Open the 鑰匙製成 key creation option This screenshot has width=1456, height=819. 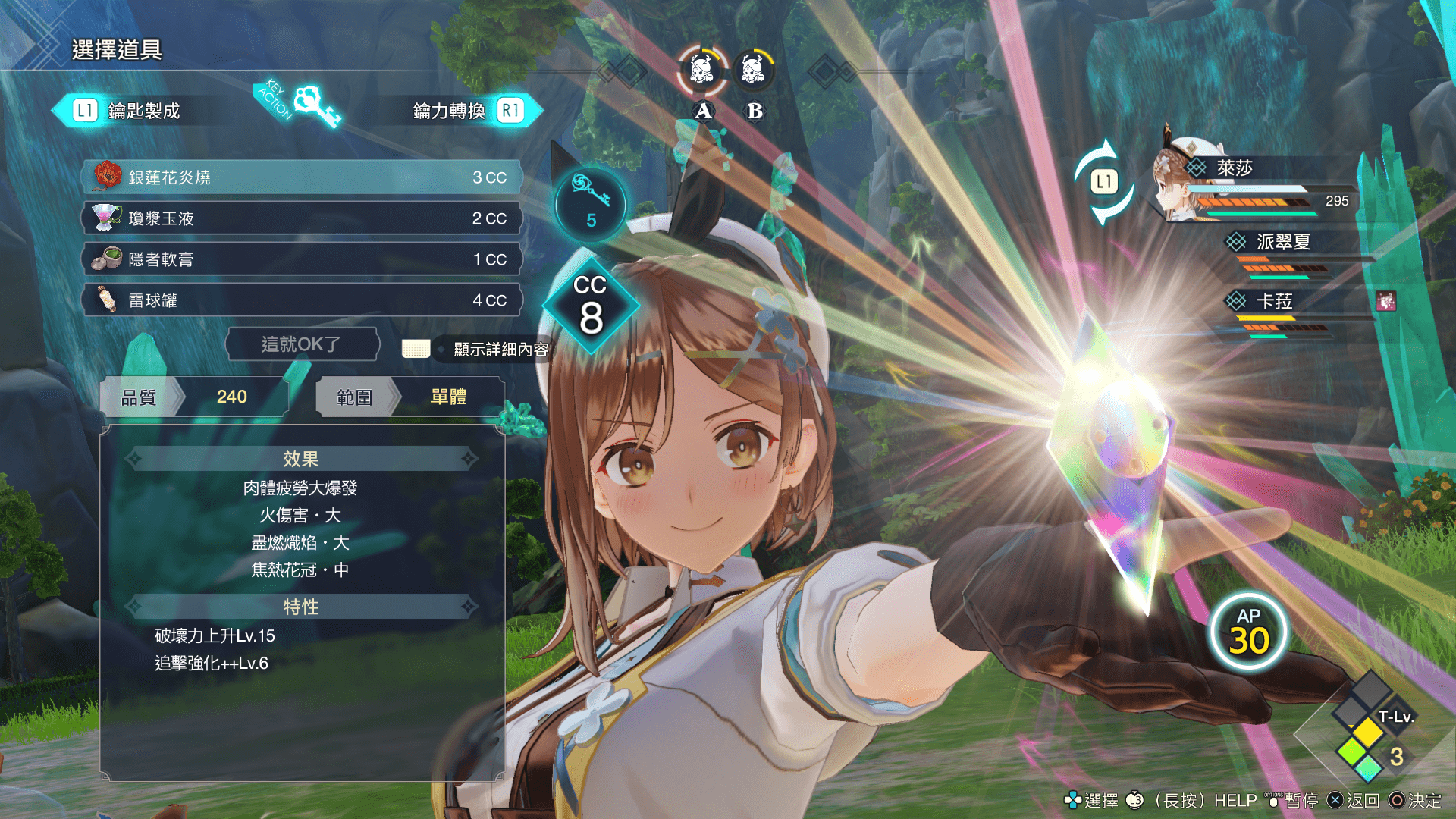point(127,111)
